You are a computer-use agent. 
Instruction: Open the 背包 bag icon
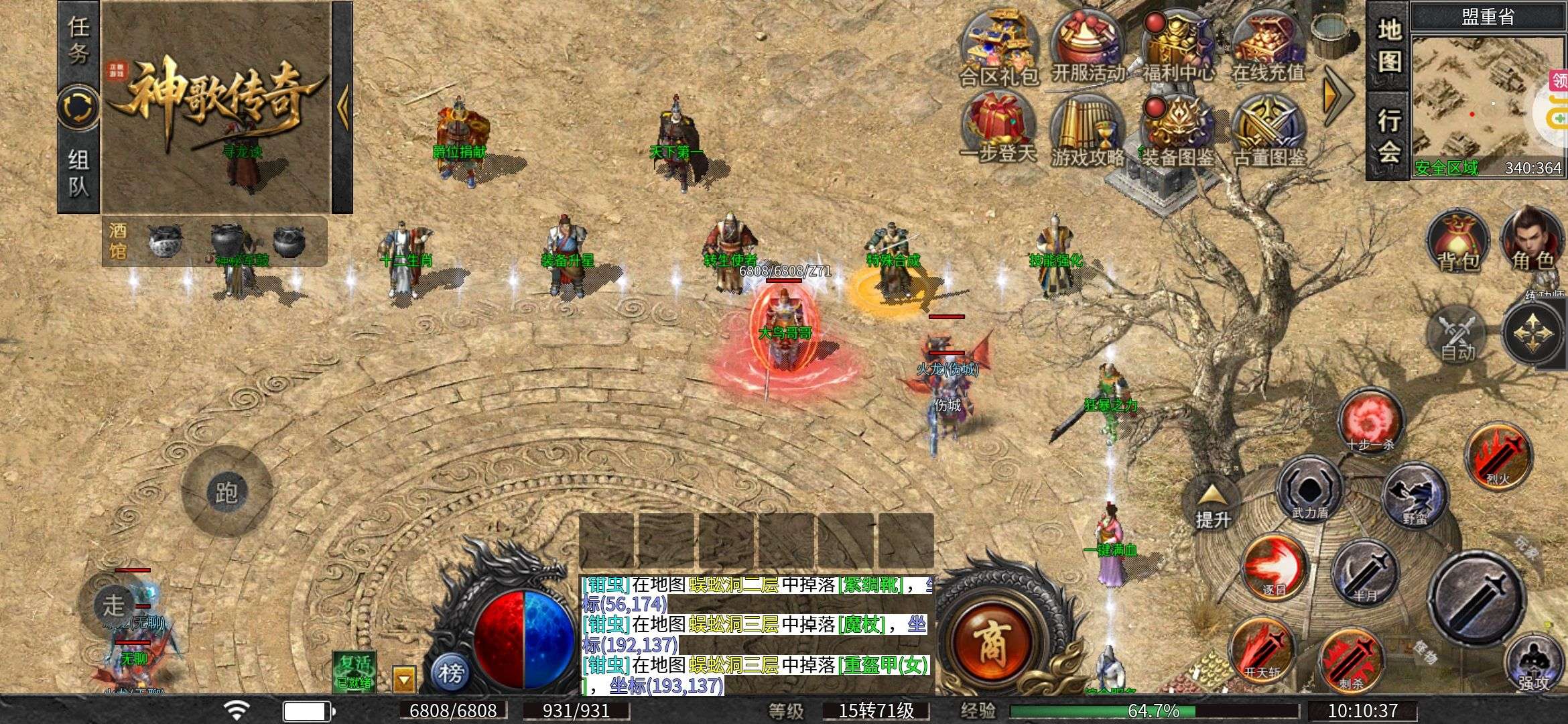[1458, 241]
